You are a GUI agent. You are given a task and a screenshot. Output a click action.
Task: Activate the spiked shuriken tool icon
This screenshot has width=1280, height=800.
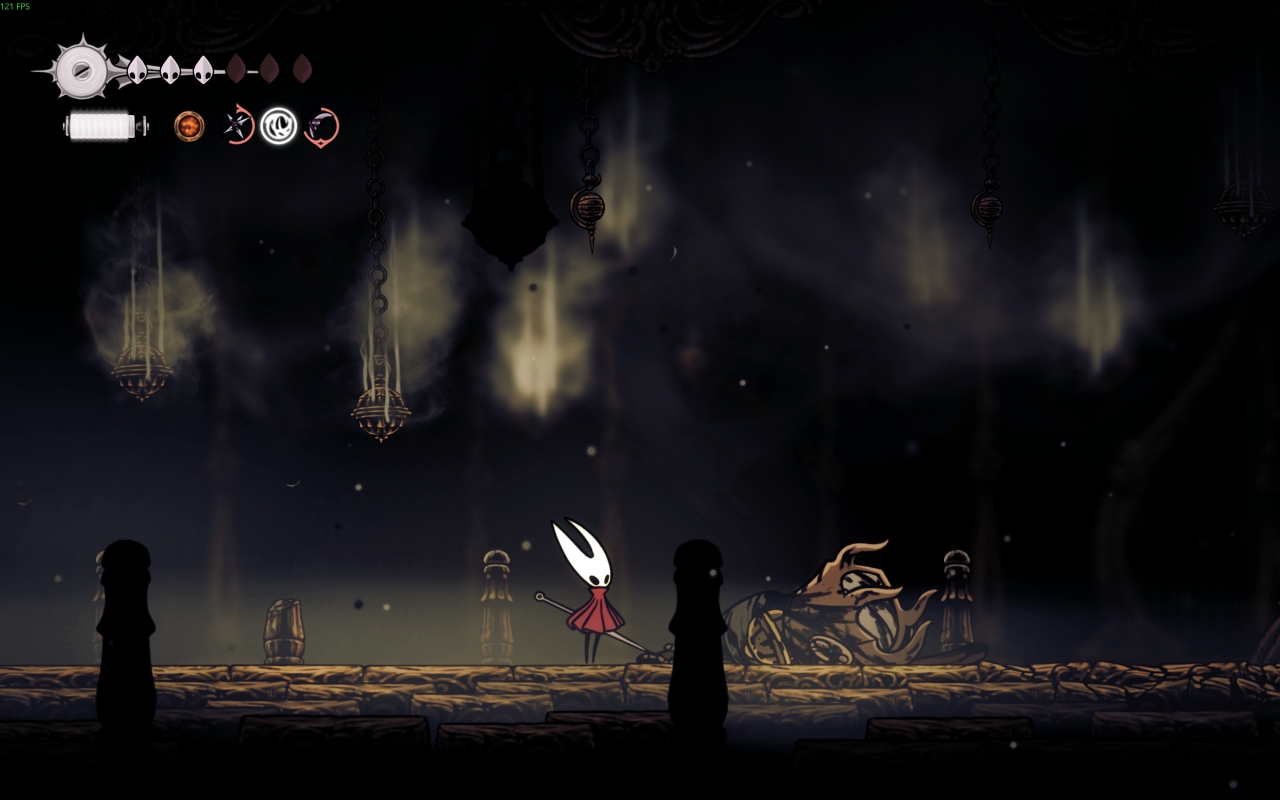pyautogui.click(x=238, y=126)
